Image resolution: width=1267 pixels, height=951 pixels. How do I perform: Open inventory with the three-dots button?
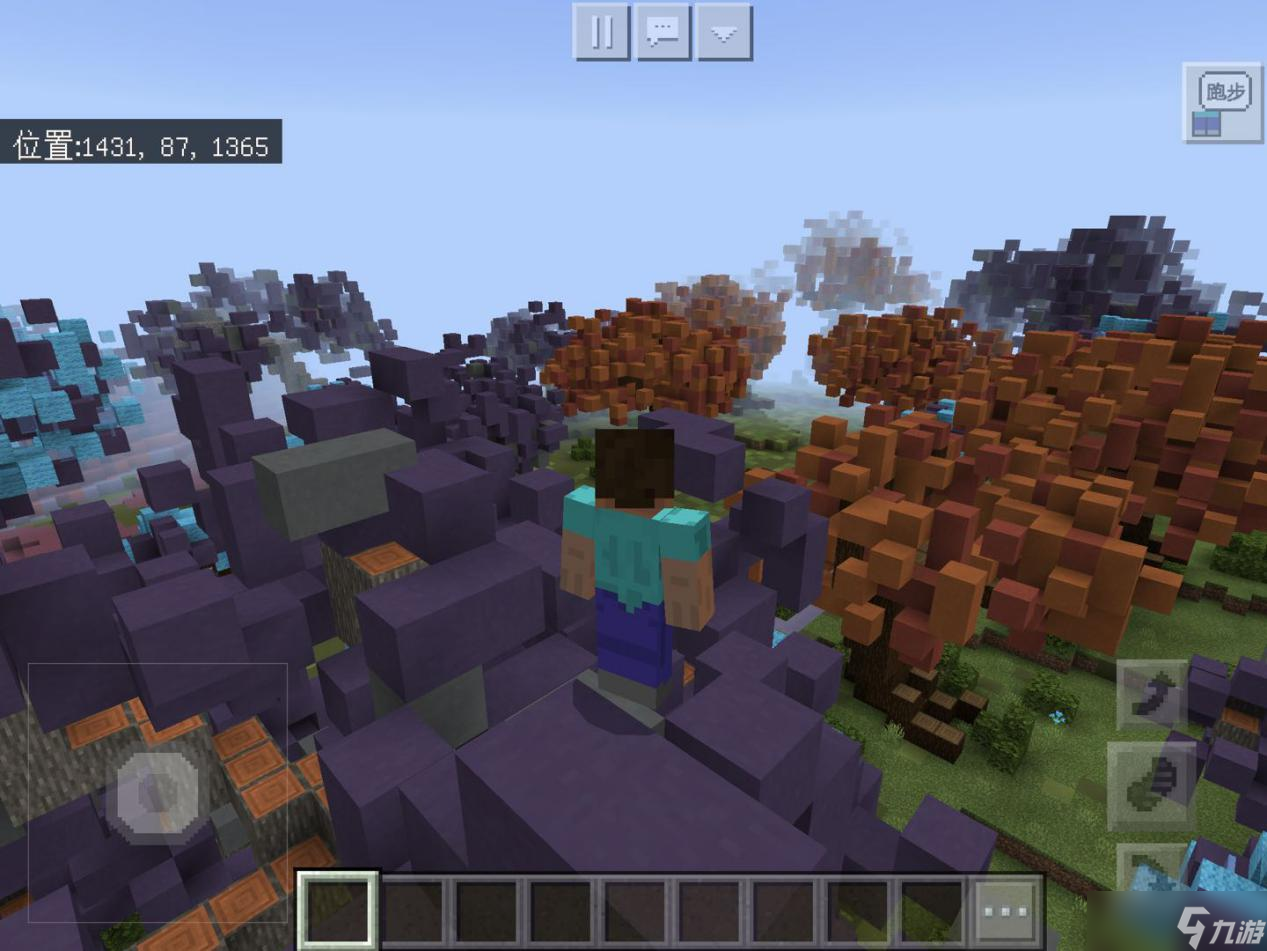click(x=1005, y=911)
